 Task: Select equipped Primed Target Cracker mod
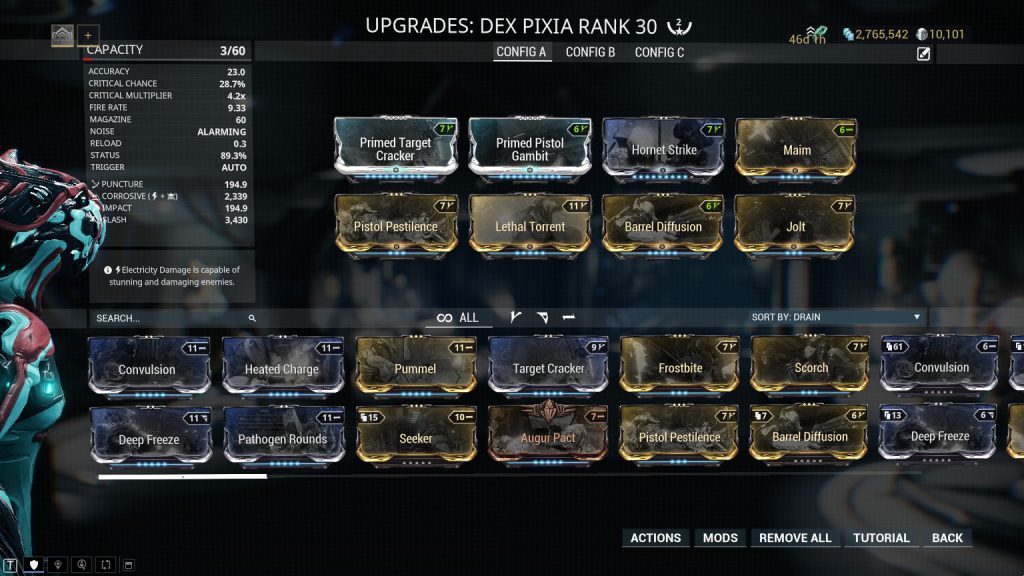click(395, 148)
